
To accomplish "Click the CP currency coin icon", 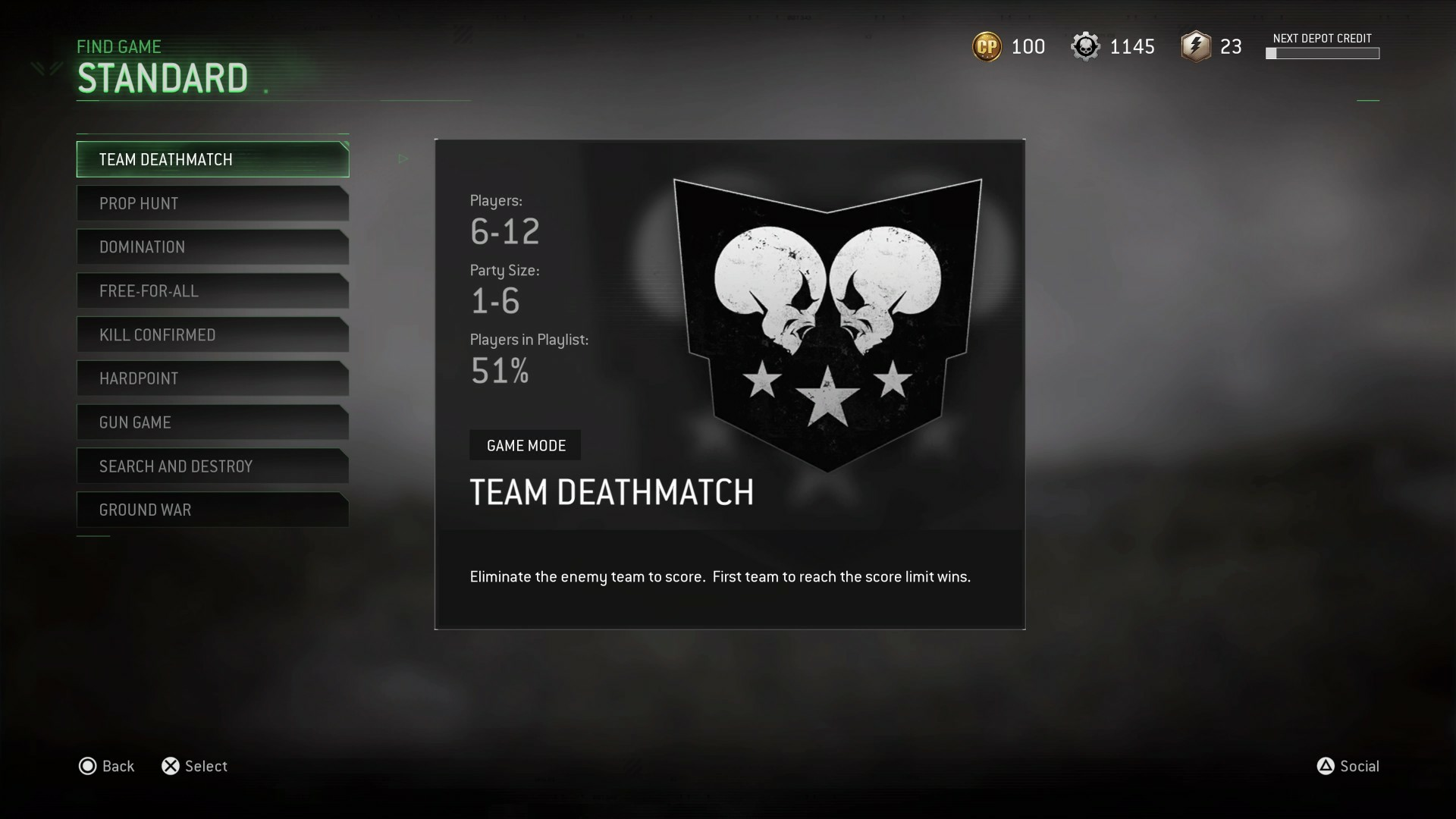I will coord(986,46).
